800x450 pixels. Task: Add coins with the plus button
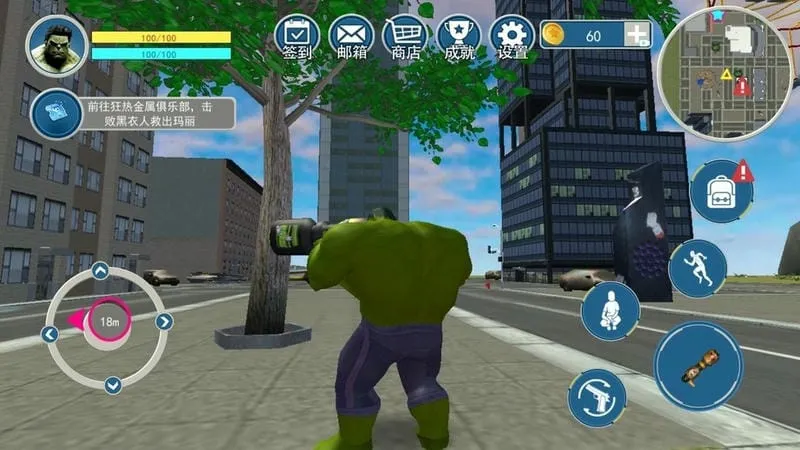pyautogui.click(x=637, y=36)
